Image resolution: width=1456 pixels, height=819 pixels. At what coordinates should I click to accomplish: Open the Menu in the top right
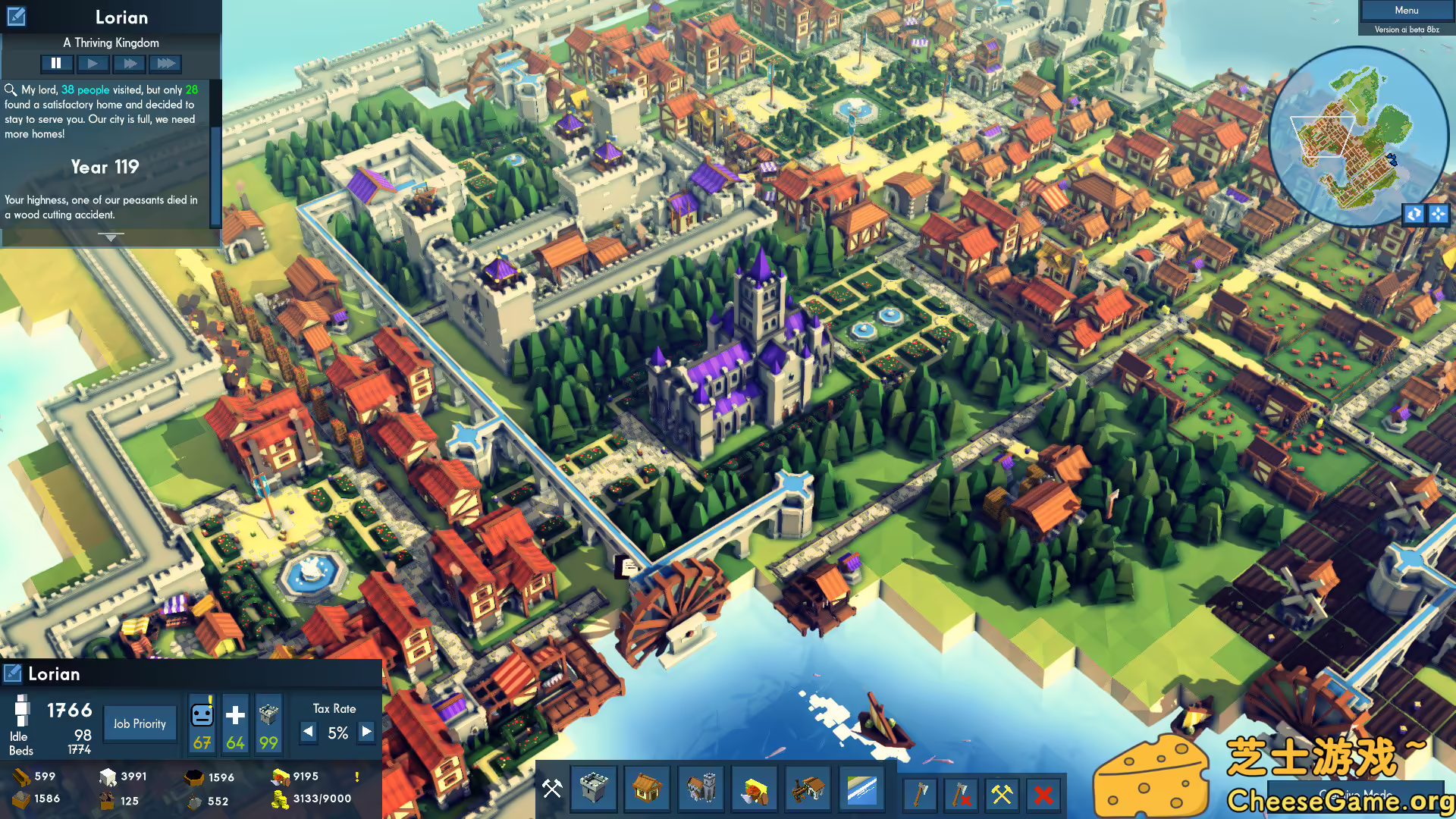1405,10
